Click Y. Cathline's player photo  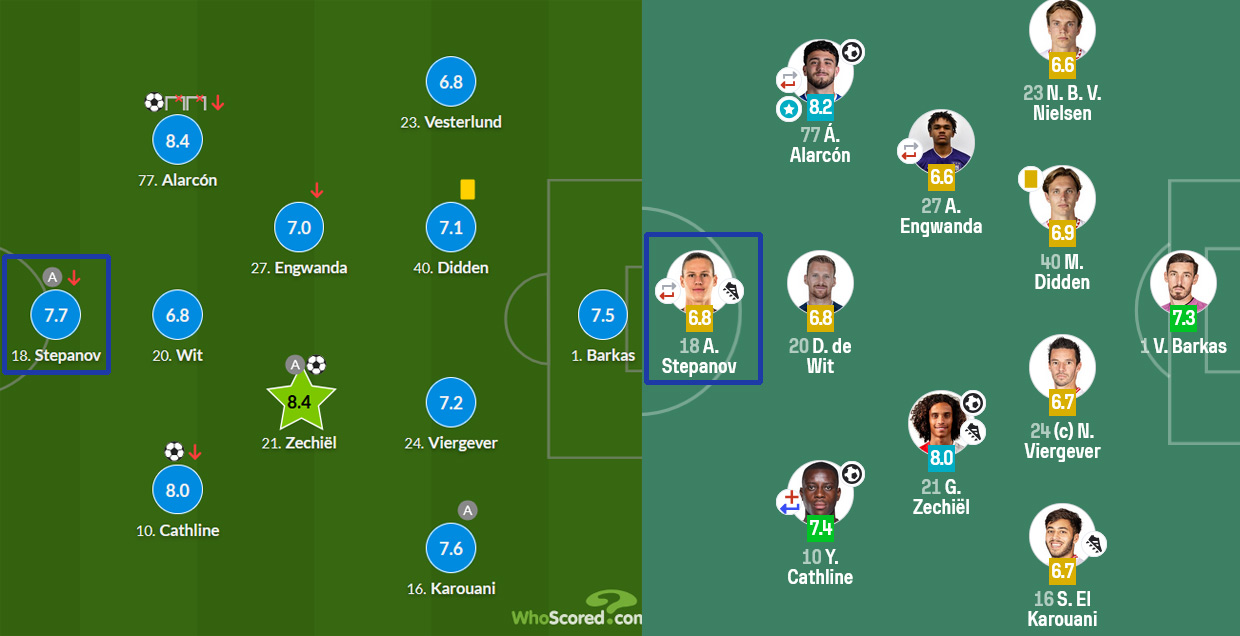pos(820,490)
